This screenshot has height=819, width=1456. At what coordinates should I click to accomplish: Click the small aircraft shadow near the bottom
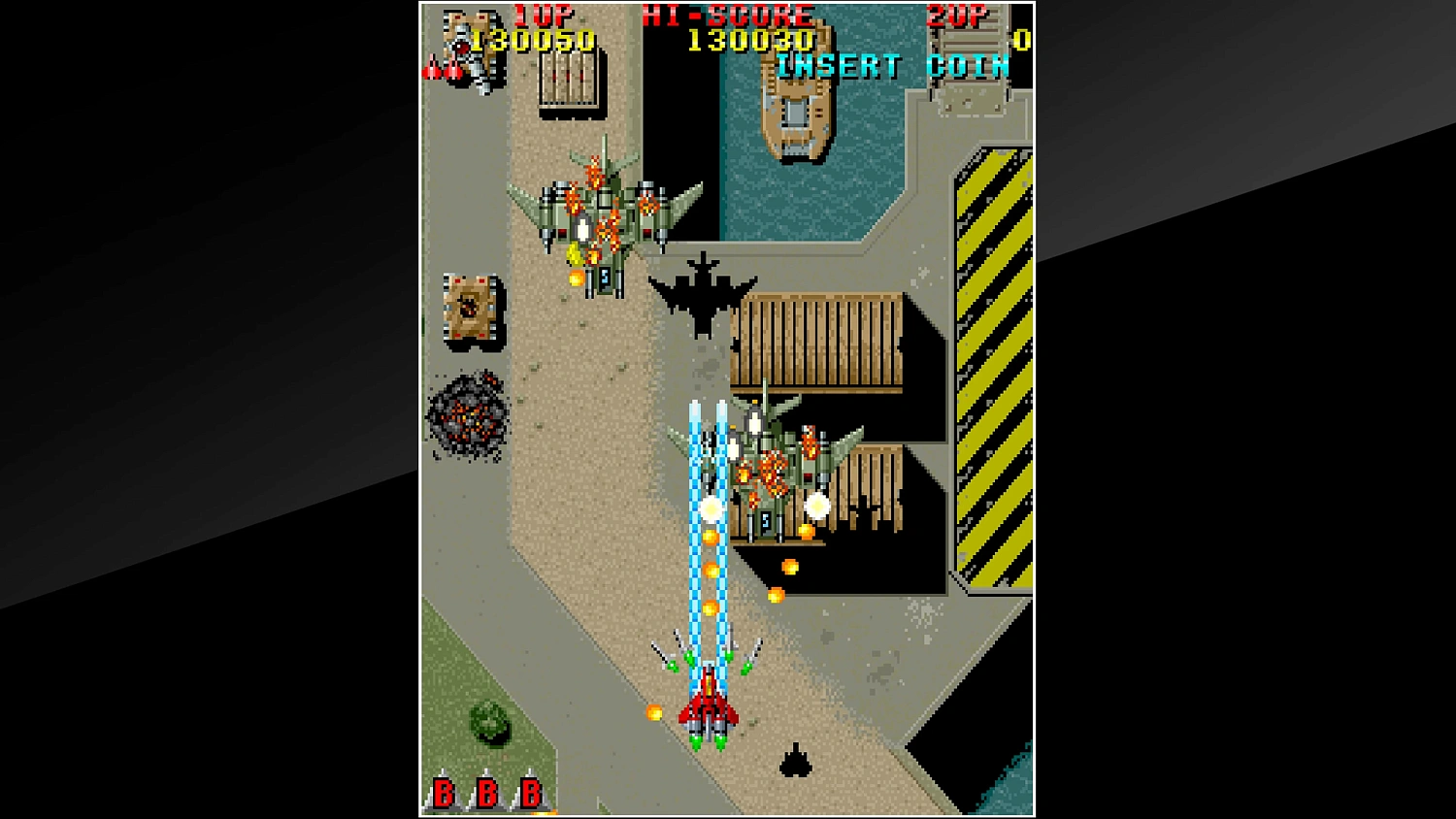pyautogui.click(x=794, y=762)
